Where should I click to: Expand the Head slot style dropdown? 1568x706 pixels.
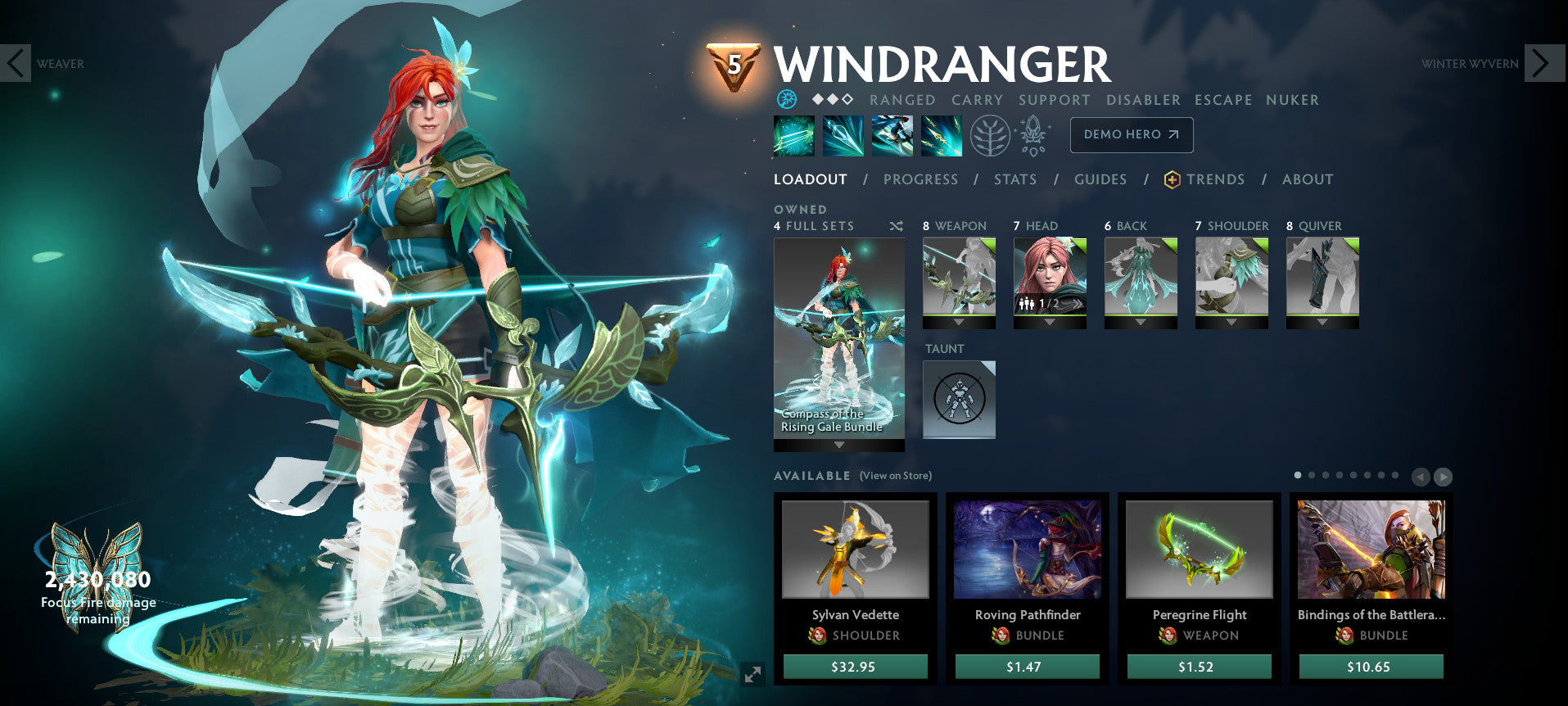point(1050,323)
